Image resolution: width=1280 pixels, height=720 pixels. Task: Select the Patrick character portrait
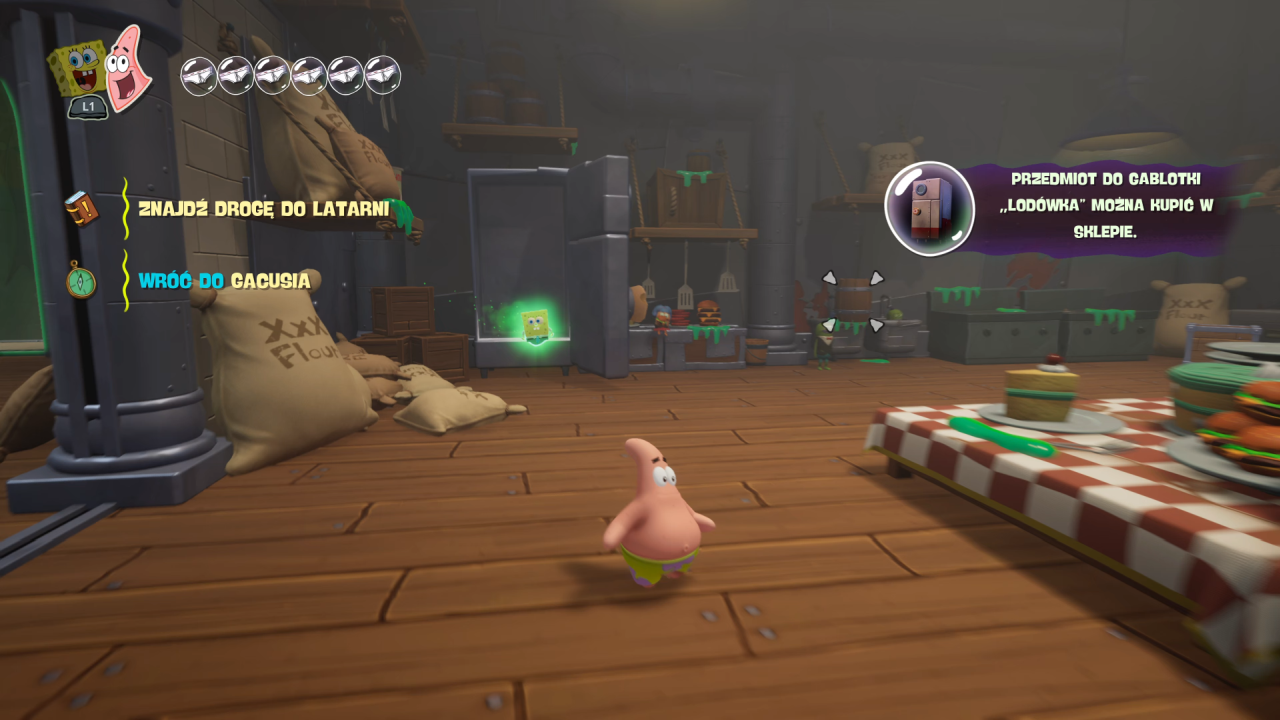(129, 68)
